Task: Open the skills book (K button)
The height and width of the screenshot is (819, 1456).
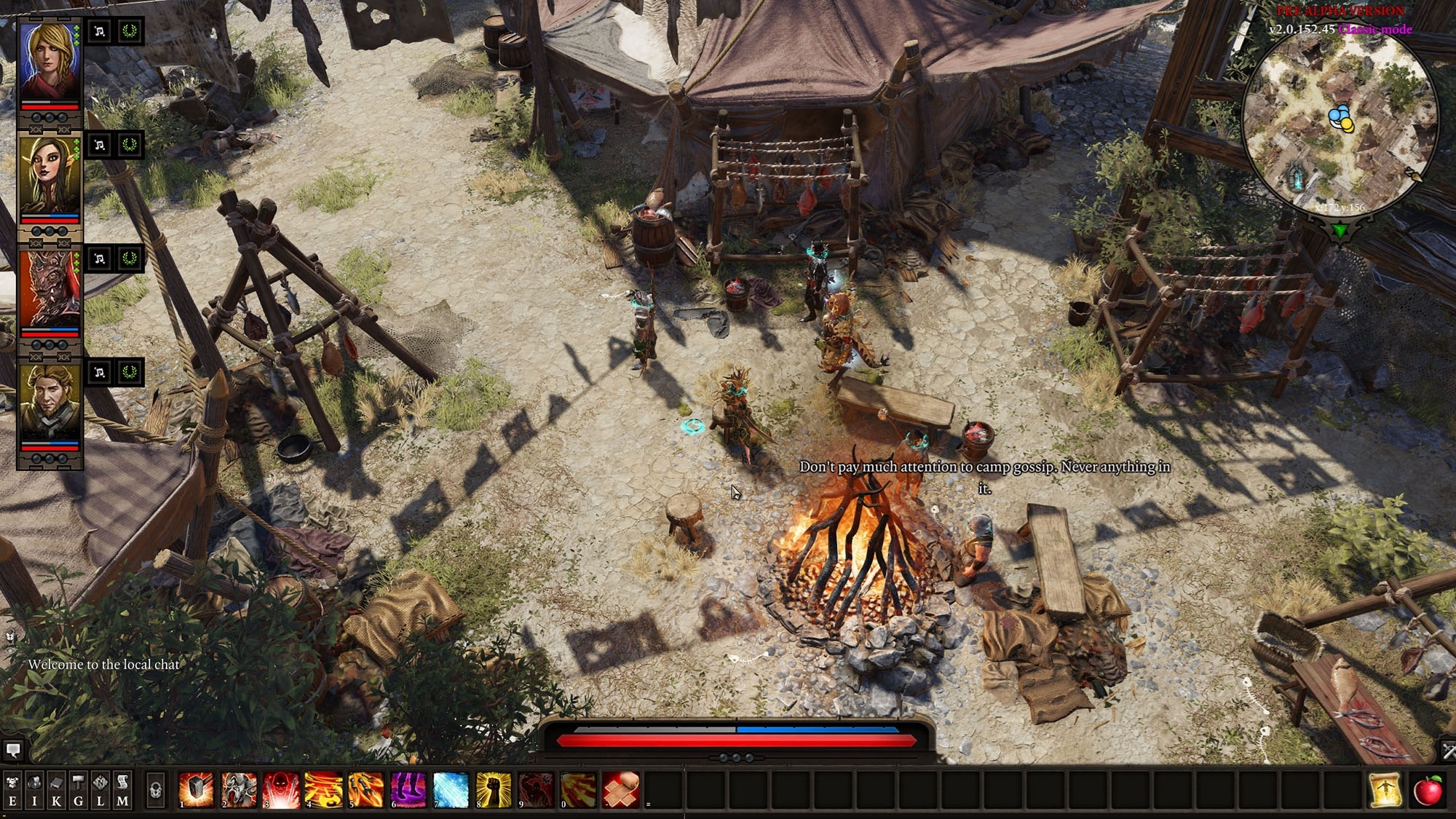Action: [x=56, y=790]
